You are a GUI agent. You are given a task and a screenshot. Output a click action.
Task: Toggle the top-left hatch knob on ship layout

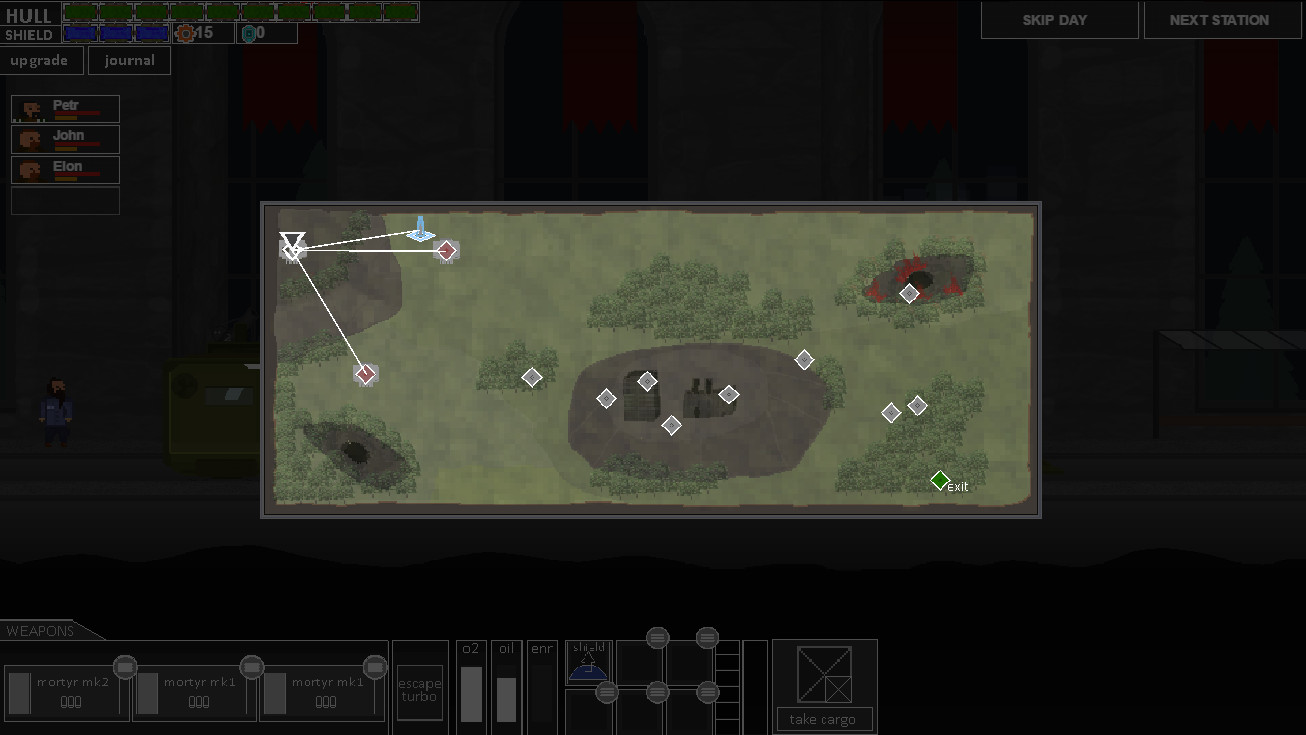658,637
